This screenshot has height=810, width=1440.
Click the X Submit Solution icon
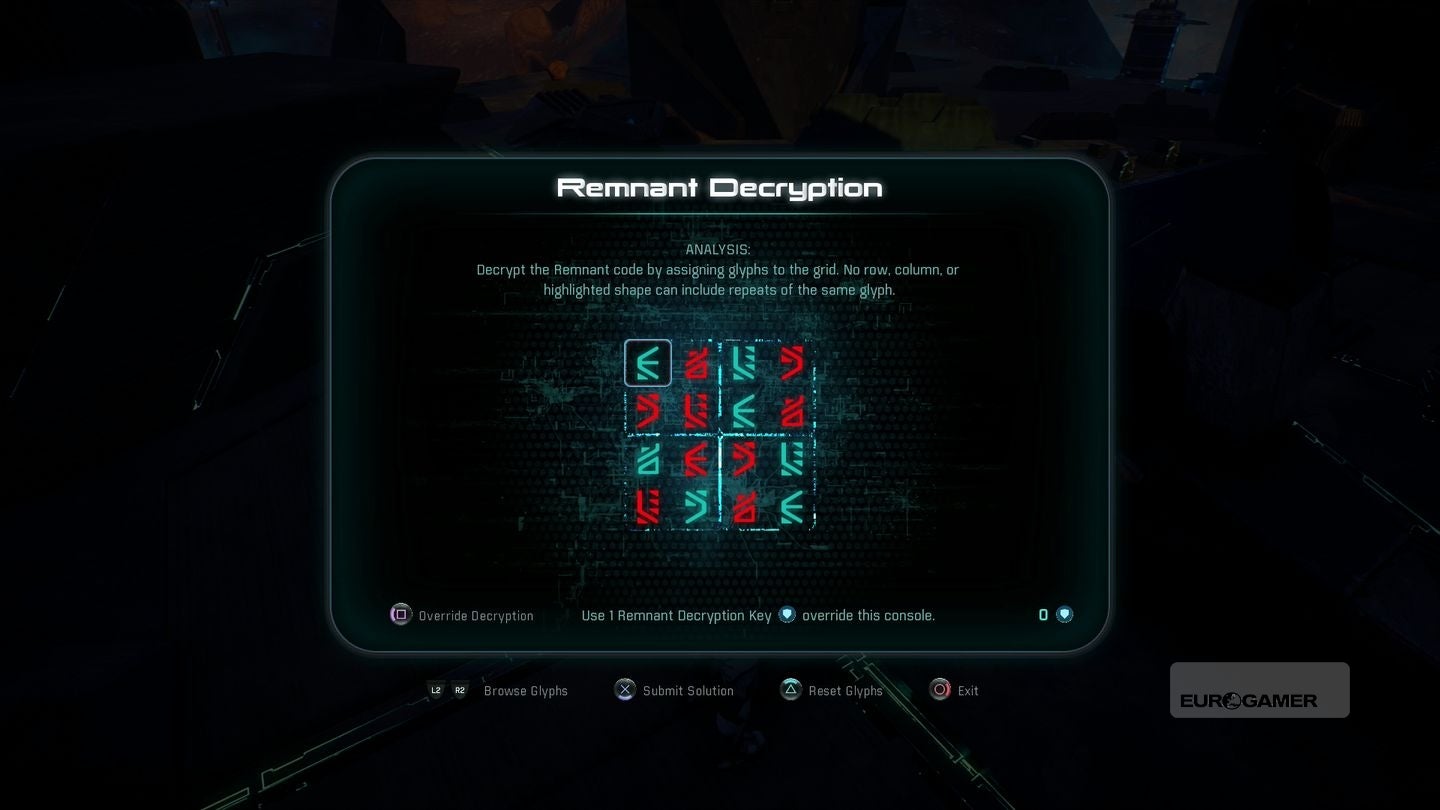624,690
